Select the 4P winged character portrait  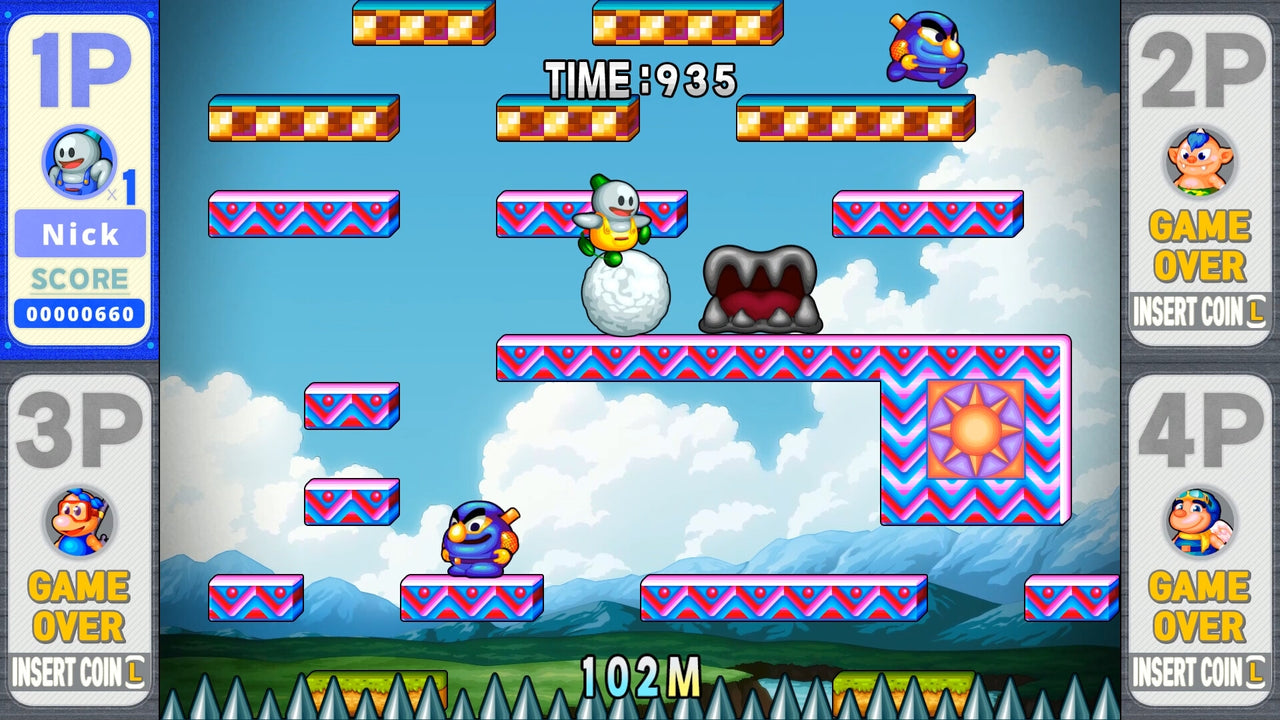click(1200, 522)
